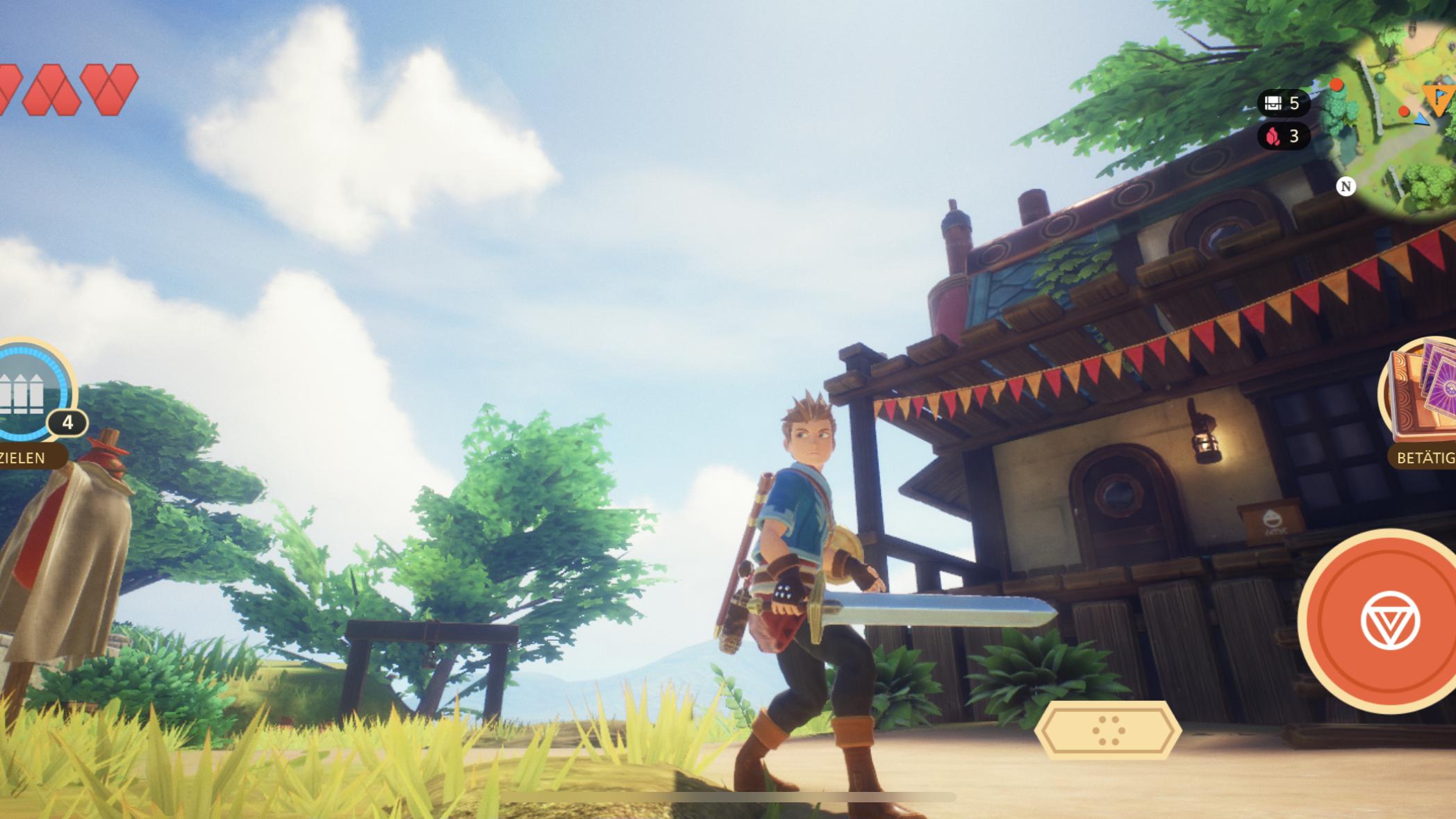The width and height of the screenshot is (1456, 819).
Task: Tap the dotted beige pill button at bottom center
Action: pos(1109,730)
